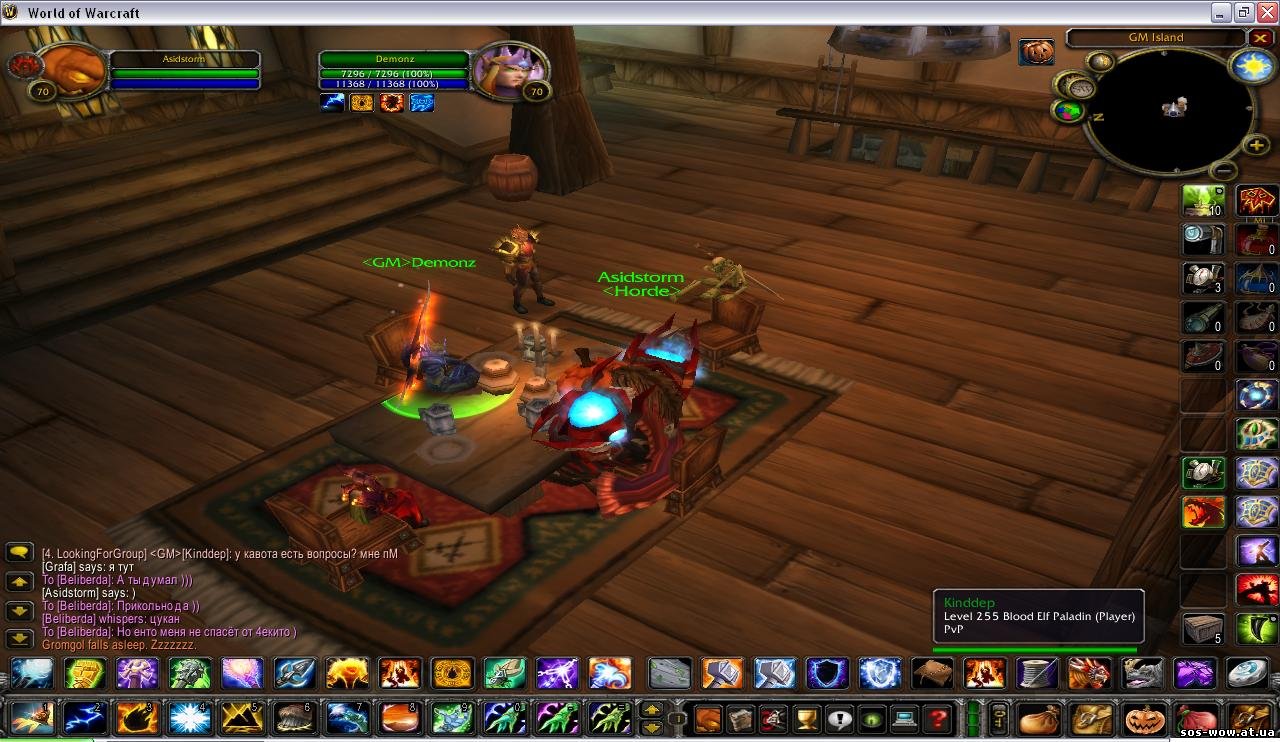Viewport: 1280px width, 742px height.
Task: Use the red dragon icon in side bar
Action: (x=1204, y=512)
